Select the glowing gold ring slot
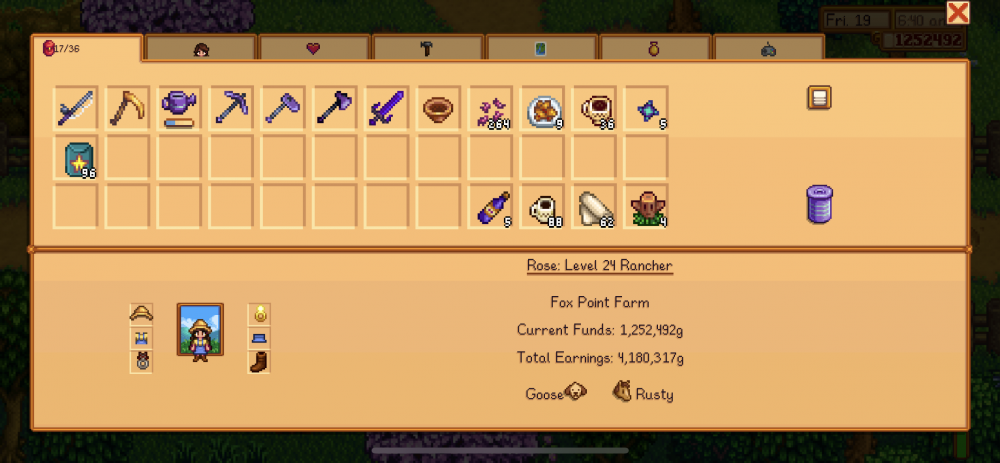The height and width of the screenshot is (463, 1000). click(258, 314)
